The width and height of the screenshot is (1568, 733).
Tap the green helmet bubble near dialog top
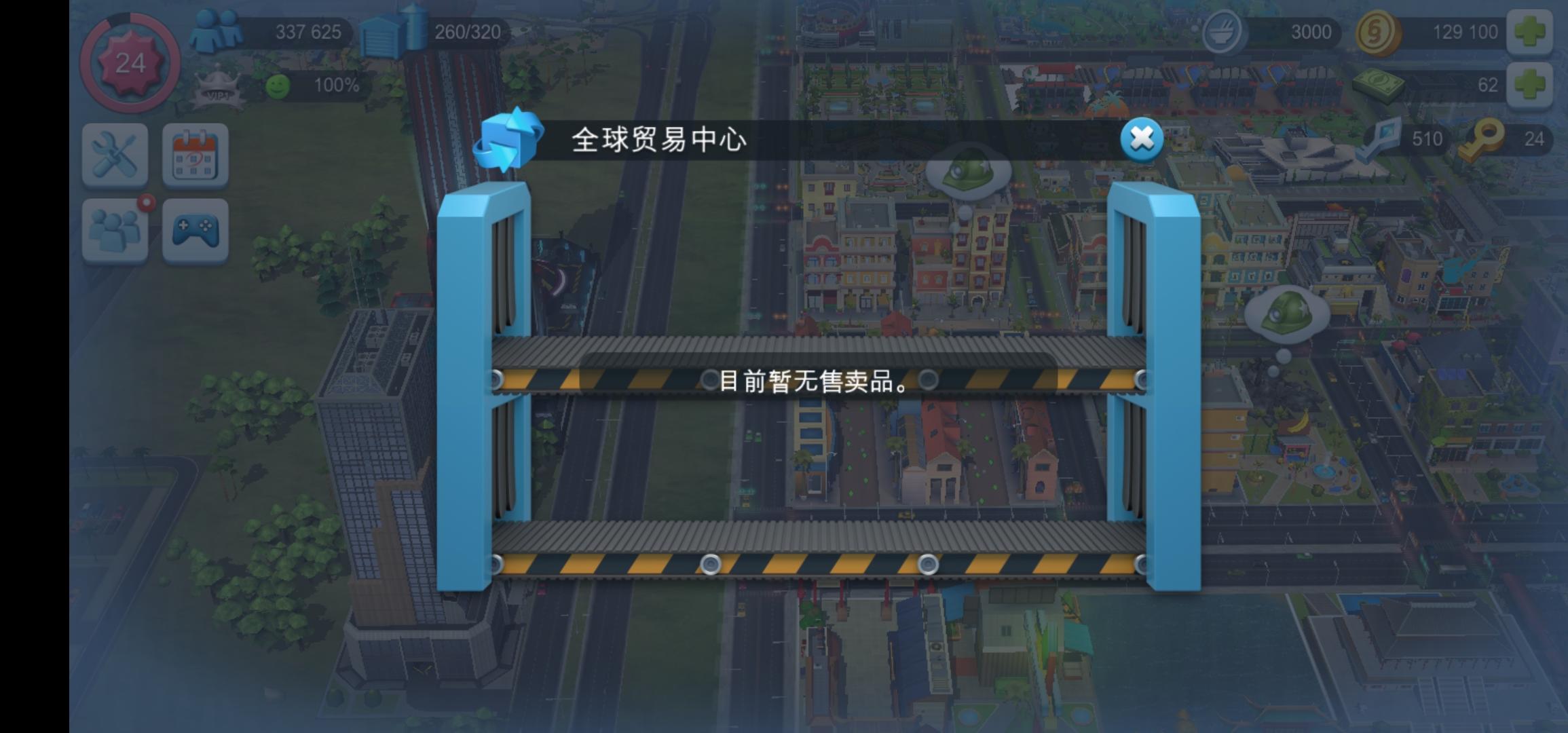967,171
